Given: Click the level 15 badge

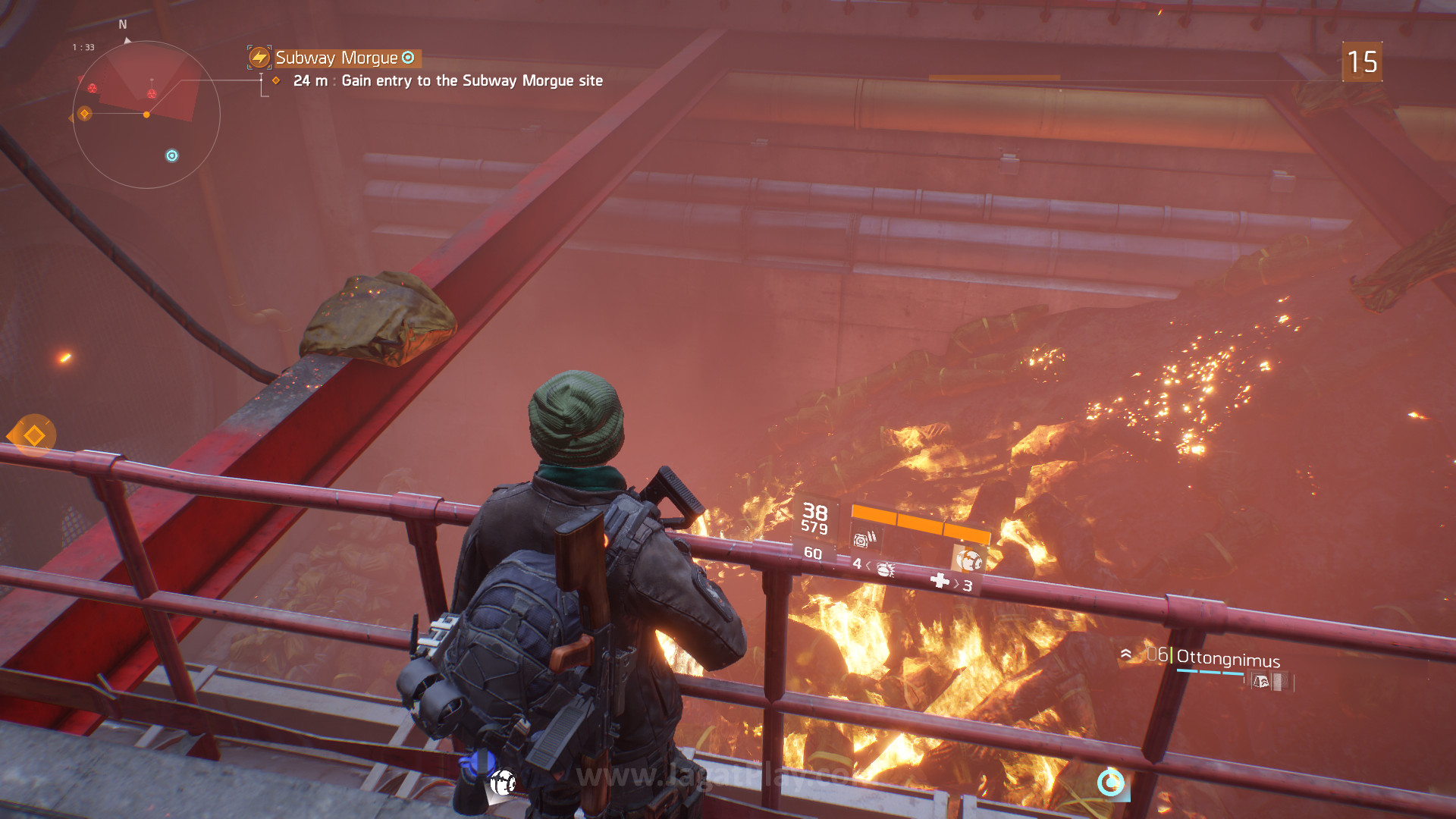Looking at the screenshot, I should point(1362,62).
